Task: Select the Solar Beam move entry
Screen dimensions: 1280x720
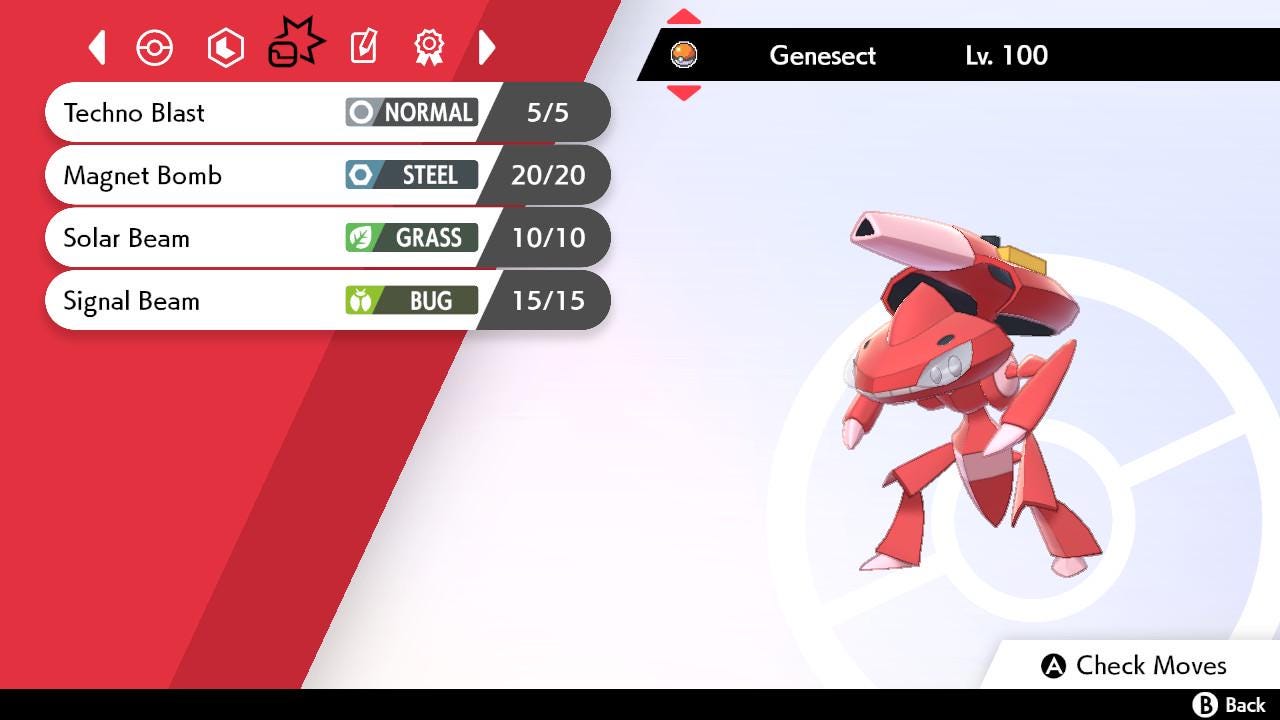Action: (200, 238)
